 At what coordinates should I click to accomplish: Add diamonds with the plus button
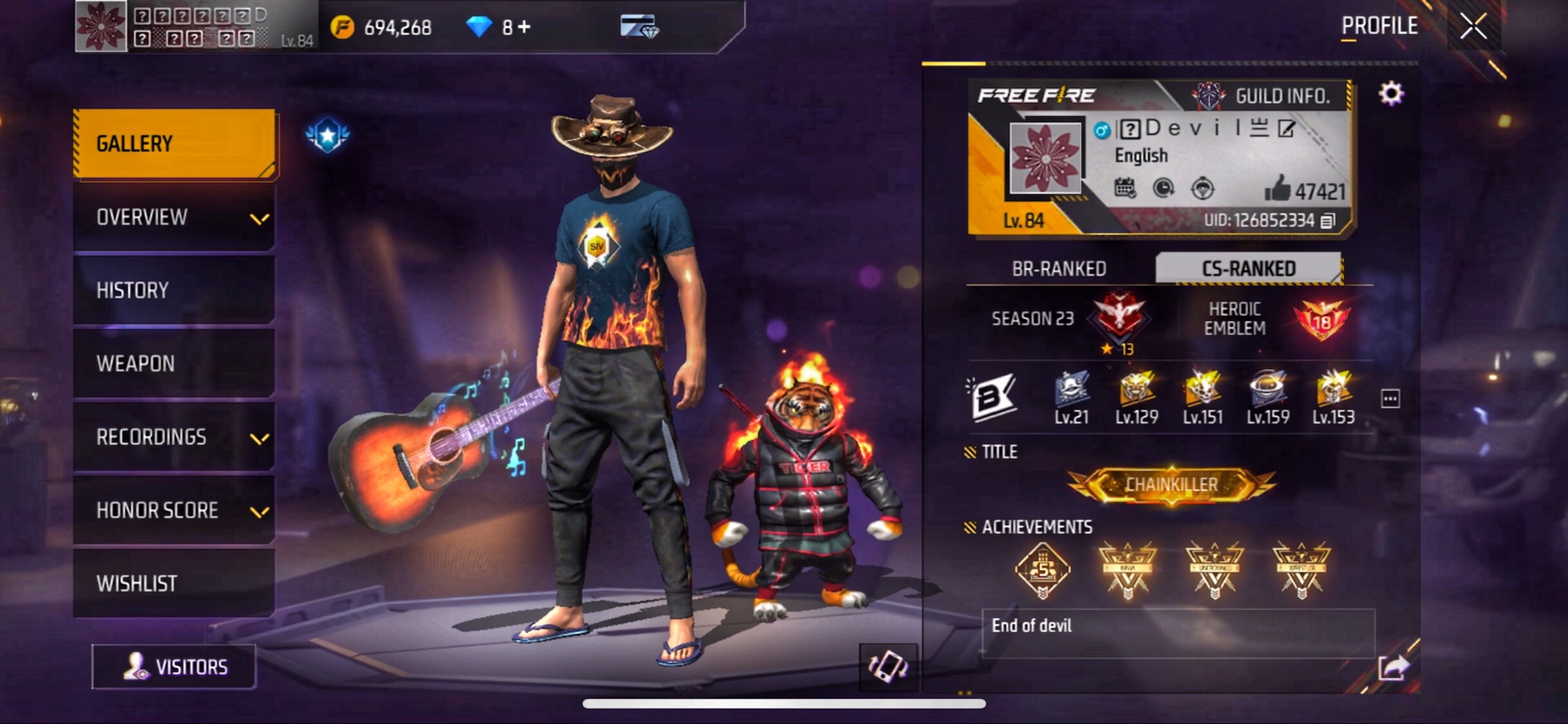click(x=525, y=27)
